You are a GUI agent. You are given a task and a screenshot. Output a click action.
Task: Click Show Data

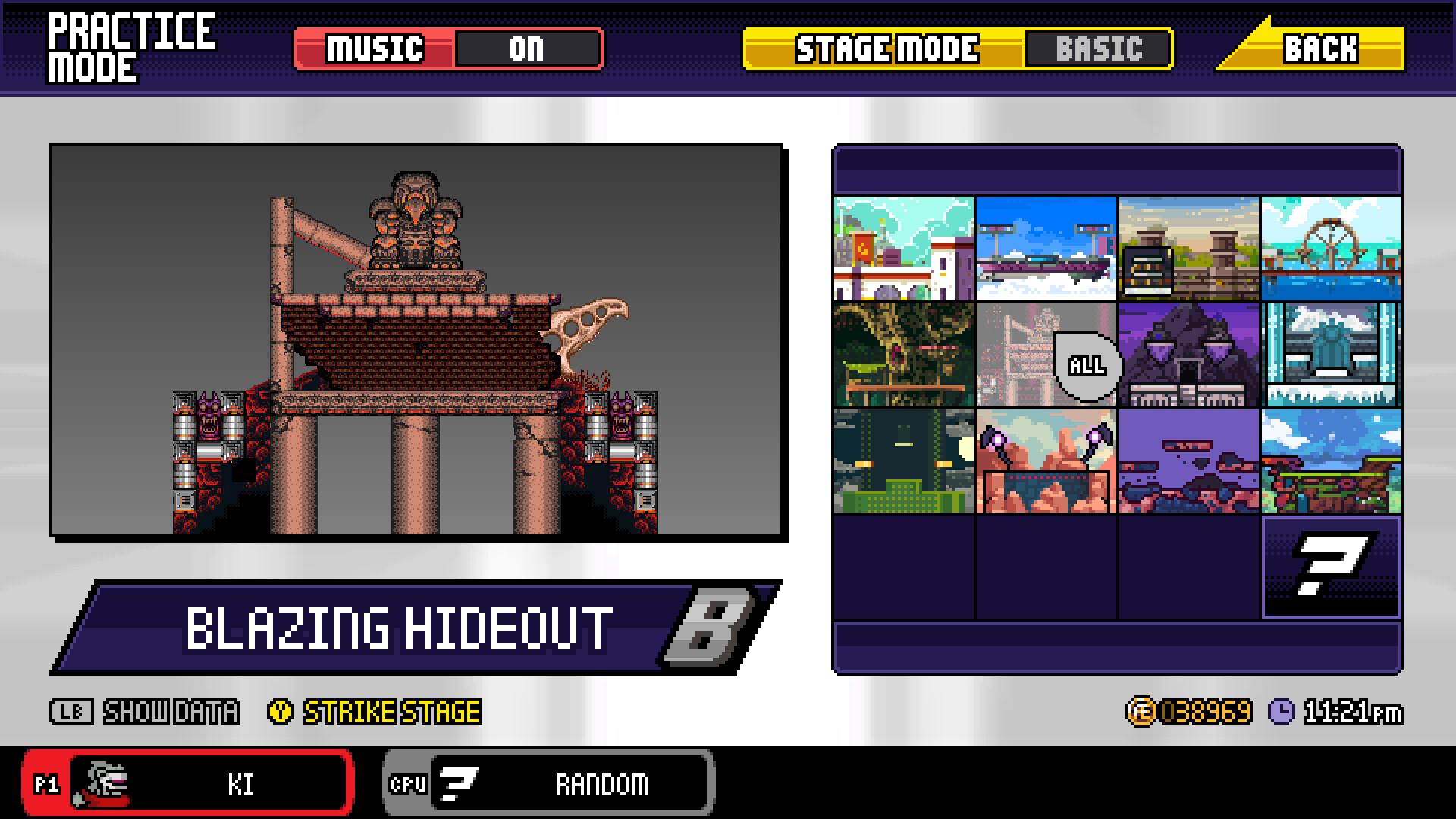coord(170,711)
